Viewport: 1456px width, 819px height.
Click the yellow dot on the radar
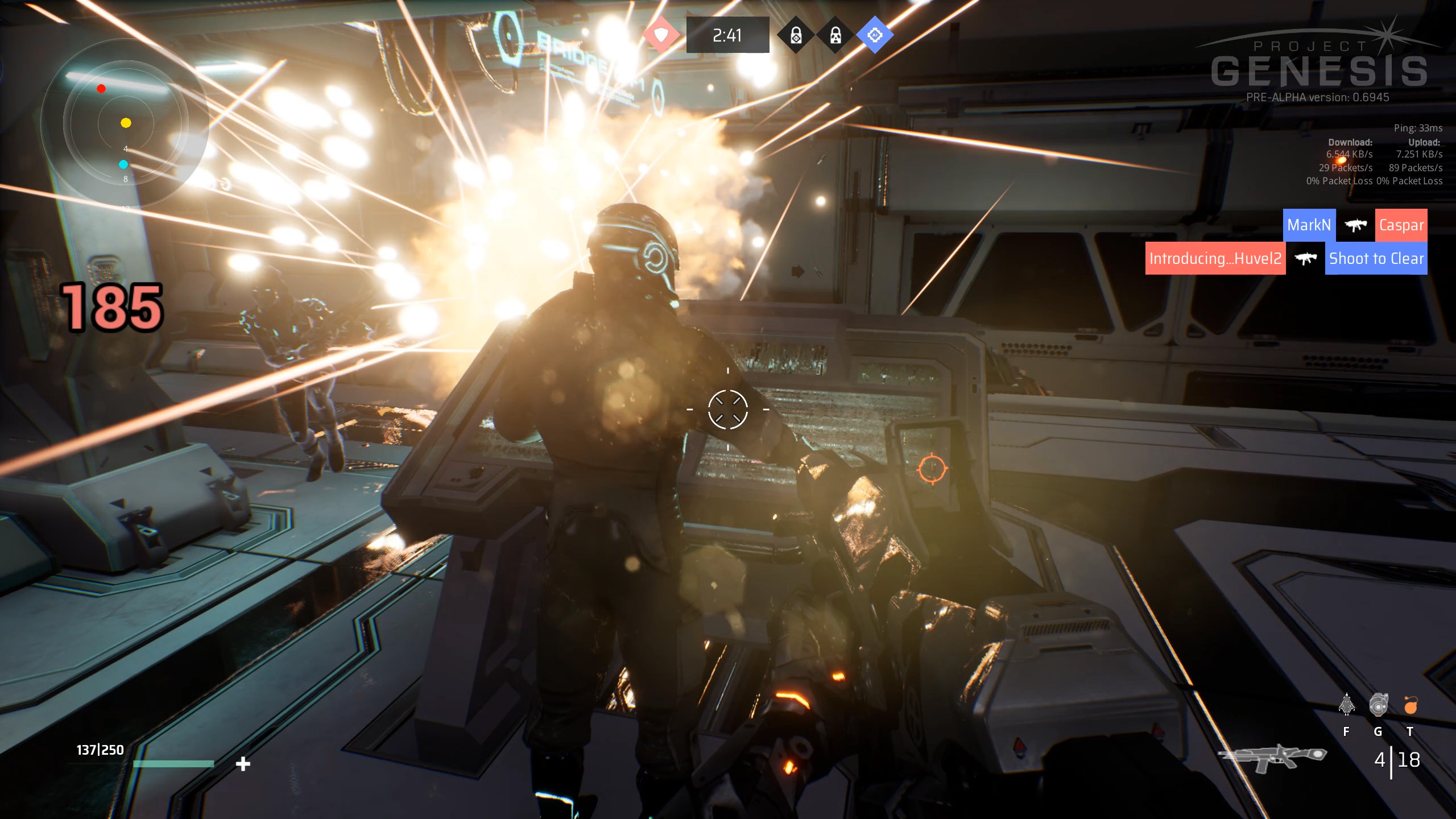126,123
